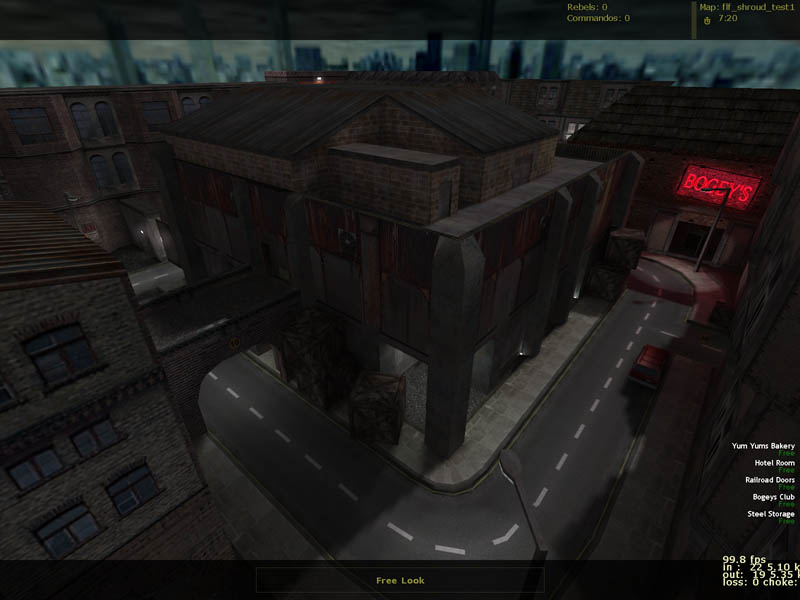The width and height of the screenshot is (800, 600).
Task: Pick the Bogeys Club objective entry
Action: [x=773, y=497]
